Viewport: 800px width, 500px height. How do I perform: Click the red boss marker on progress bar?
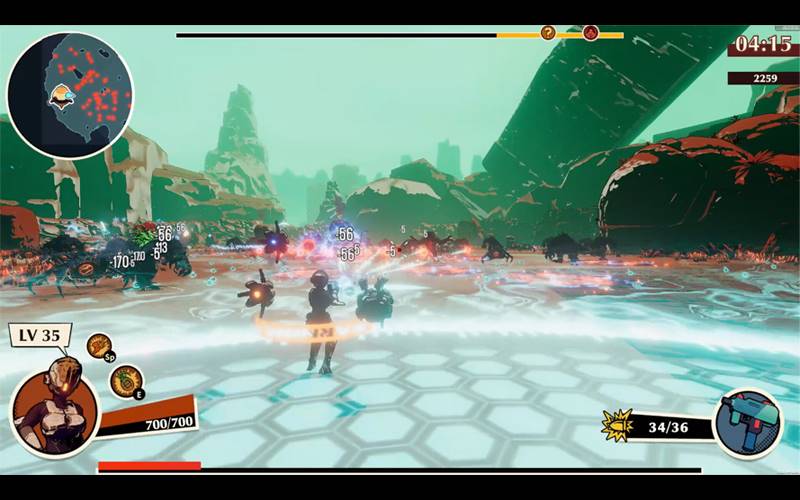(590, 33)
